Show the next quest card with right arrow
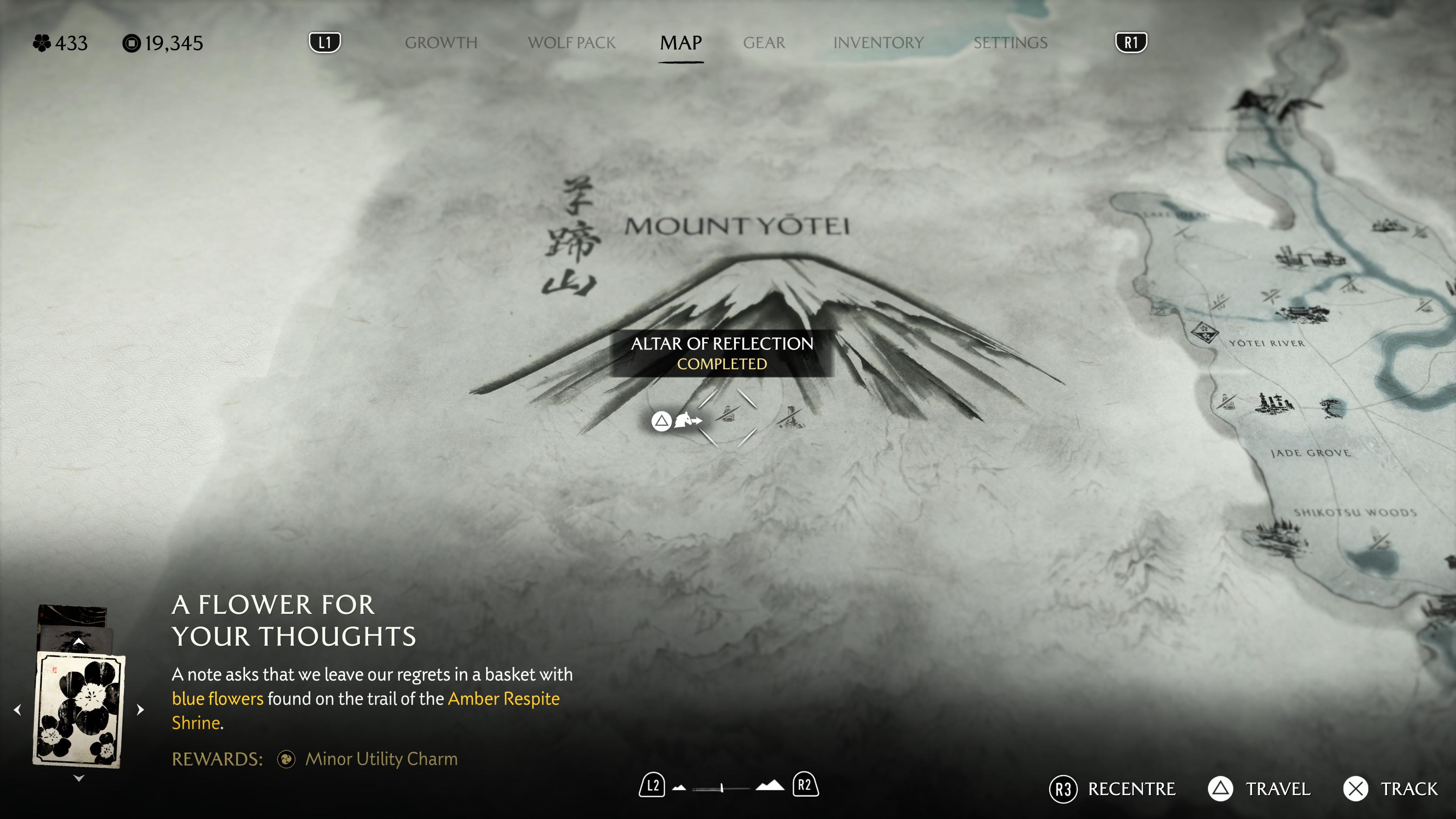1456x819 pixels. (x=140, y=709)
